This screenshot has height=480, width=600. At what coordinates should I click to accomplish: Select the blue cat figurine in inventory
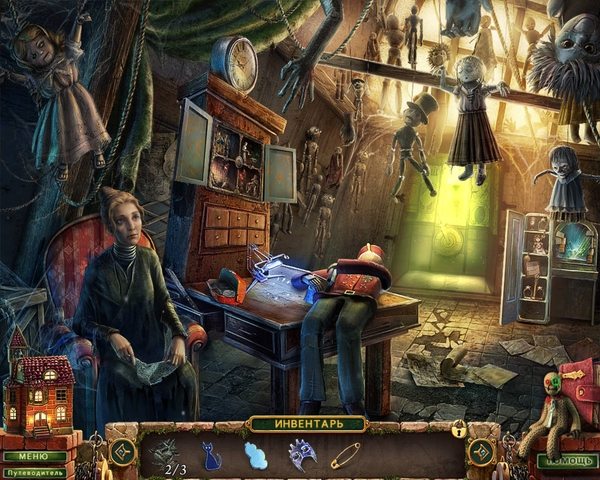point(213,456)
